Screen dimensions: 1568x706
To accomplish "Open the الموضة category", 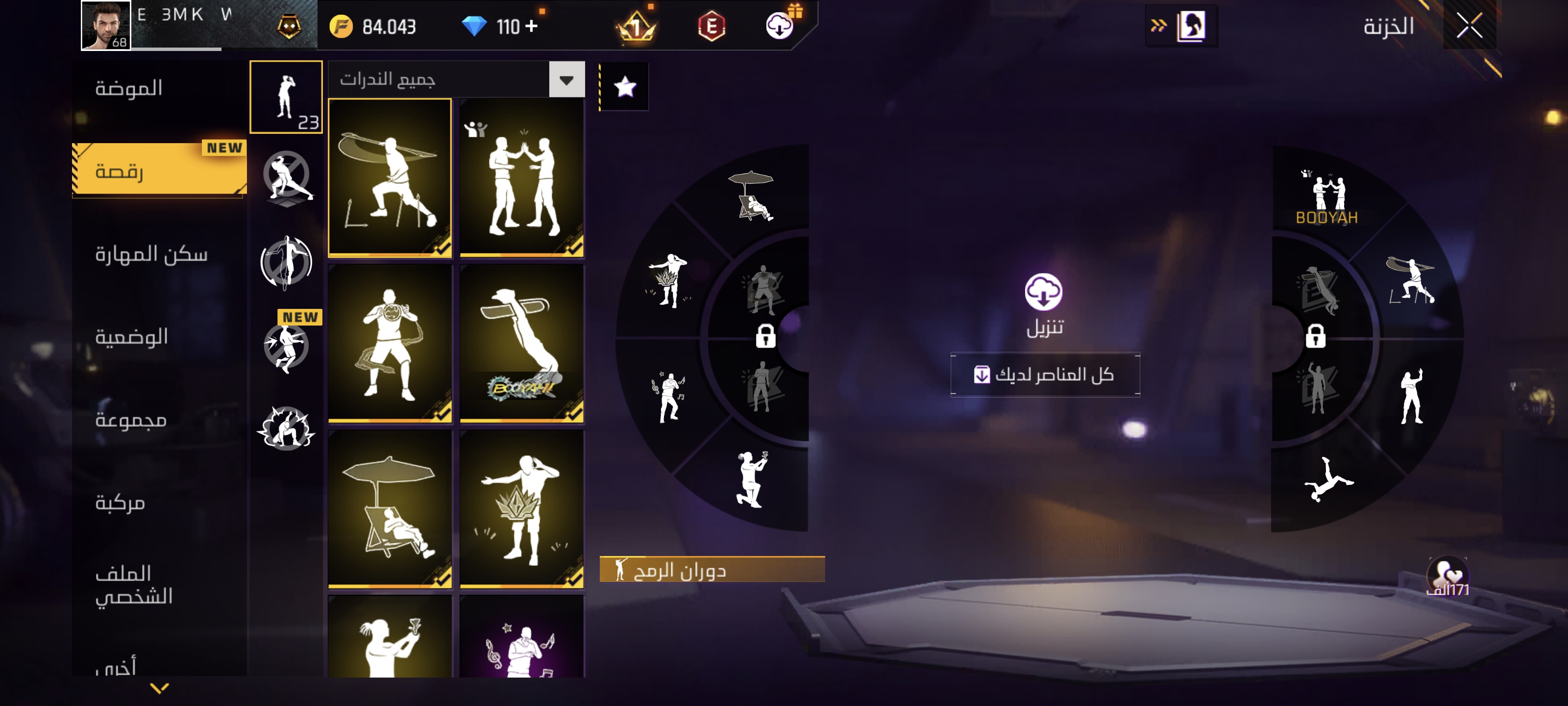I will tap(128, 88).
